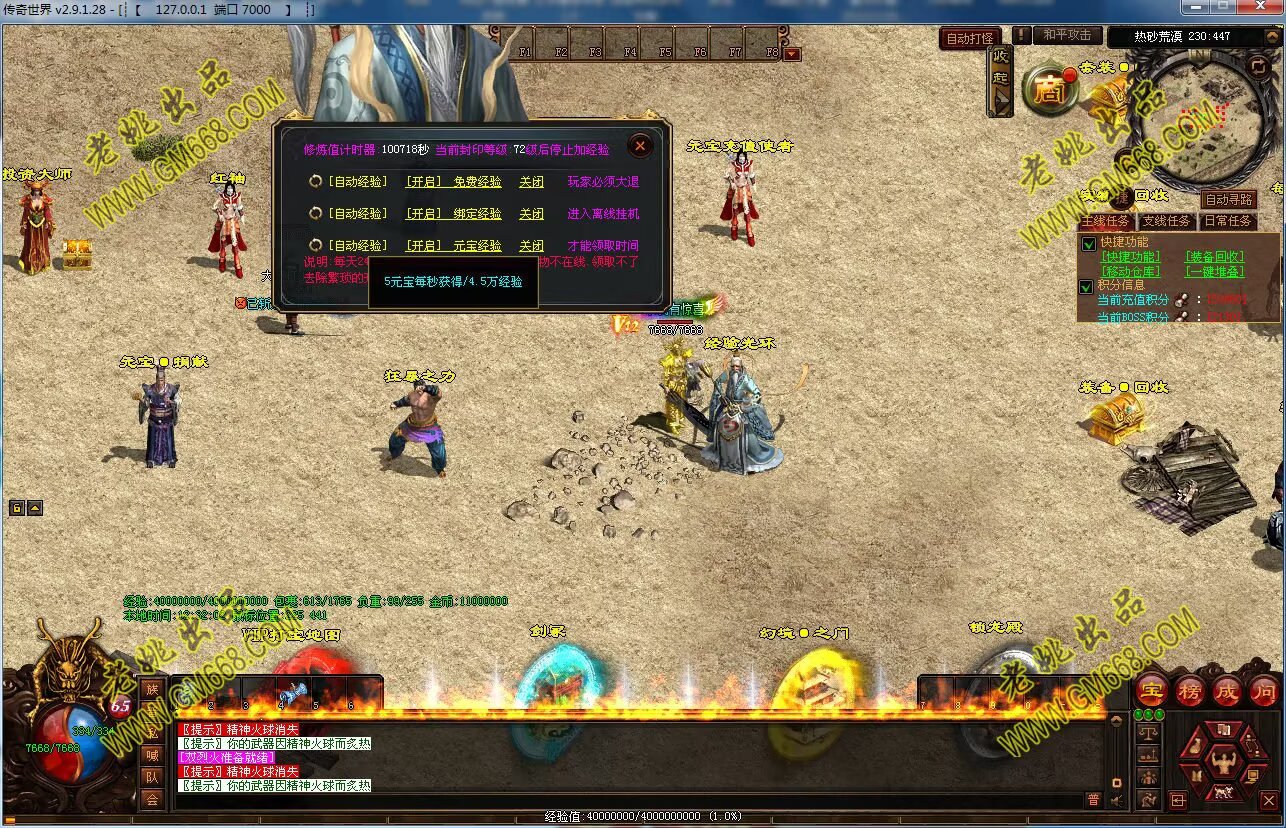This screenshot has width=1286, height=828.
Task: Close the auto-experience dialog
Action: 640,146
